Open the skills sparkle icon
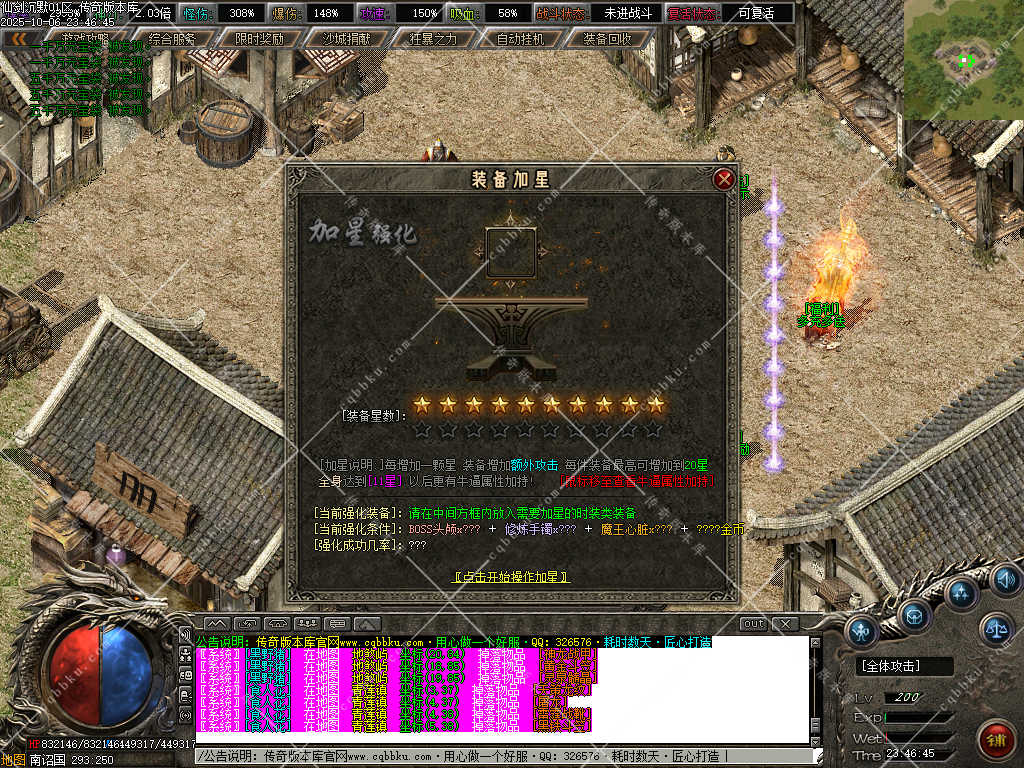Image resolution: width=1024 pixels, height=768 pixels. coord(961,594)
